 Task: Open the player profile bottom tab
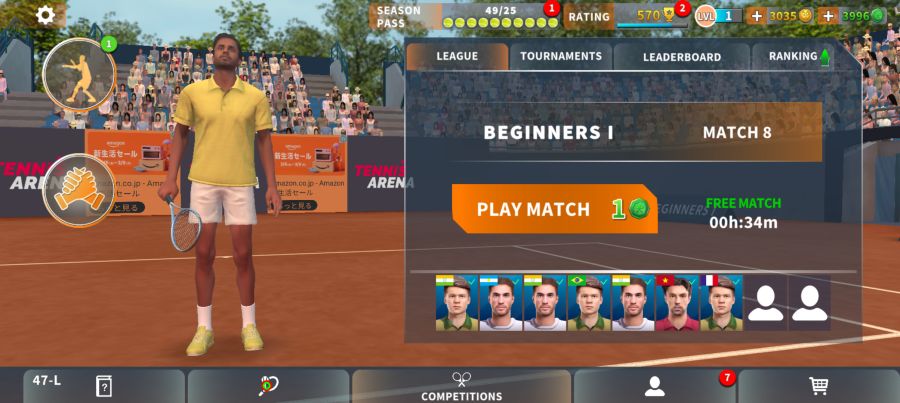coord(654,386)
